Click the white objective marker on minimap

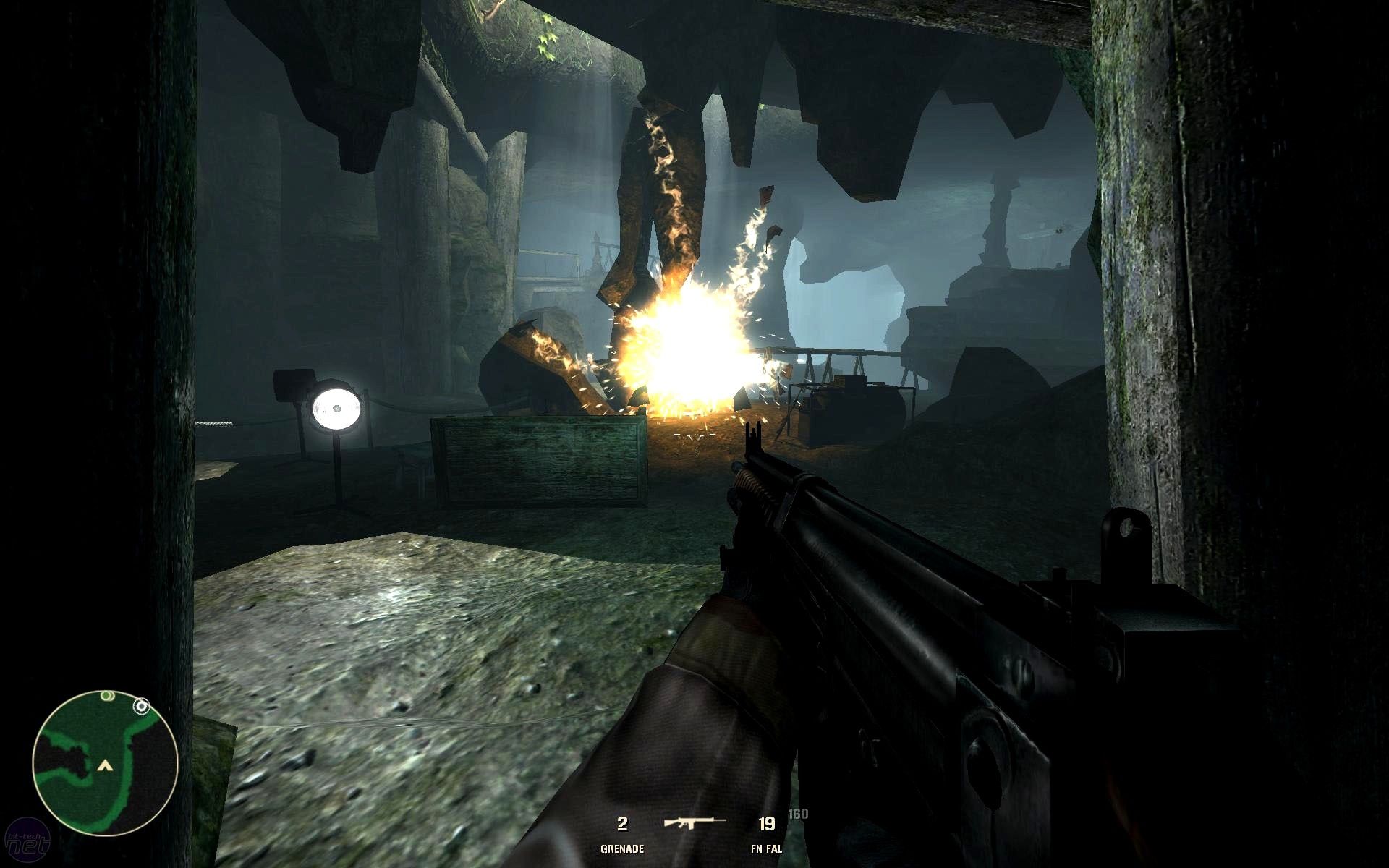click(x=142, y=705)
